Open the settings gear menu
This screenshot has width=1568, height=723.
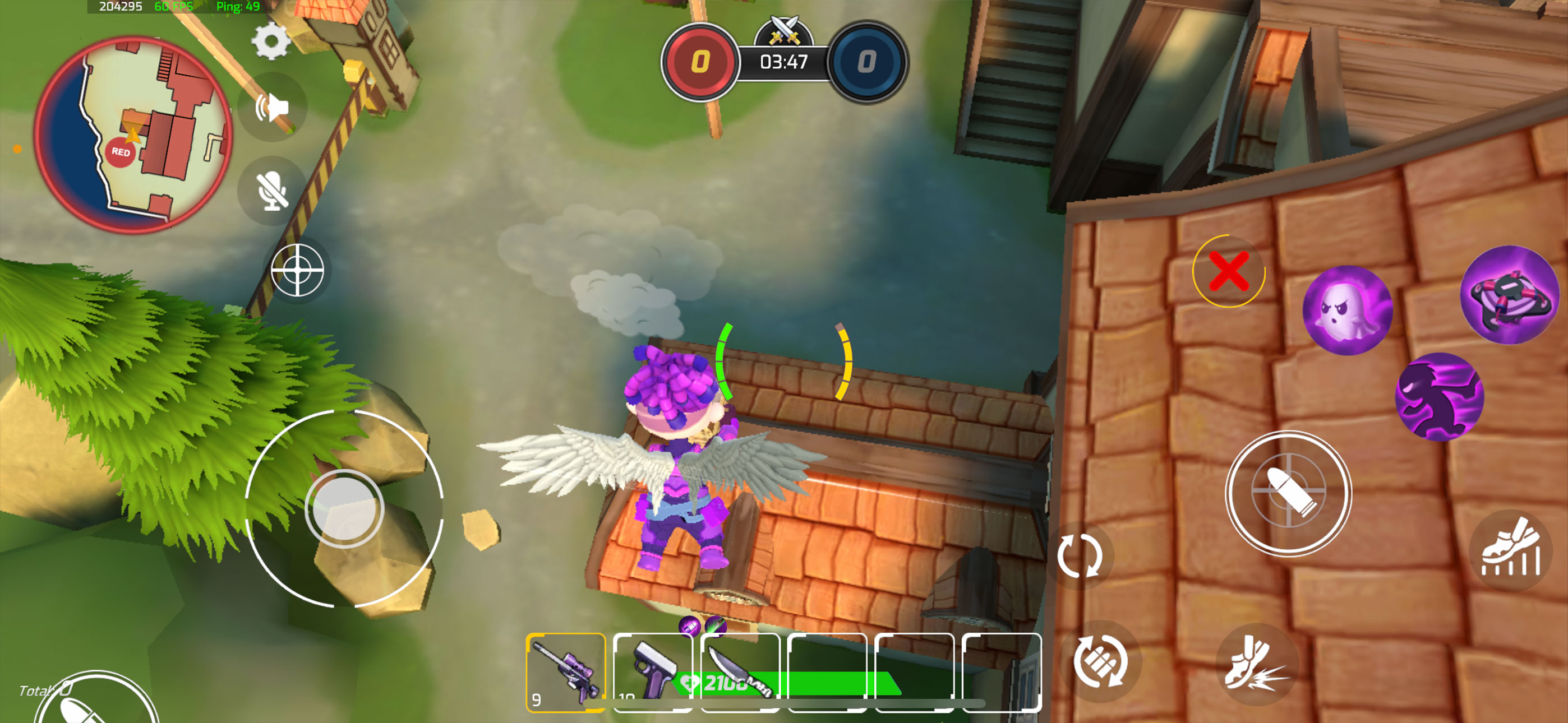(x=271, y=41)
